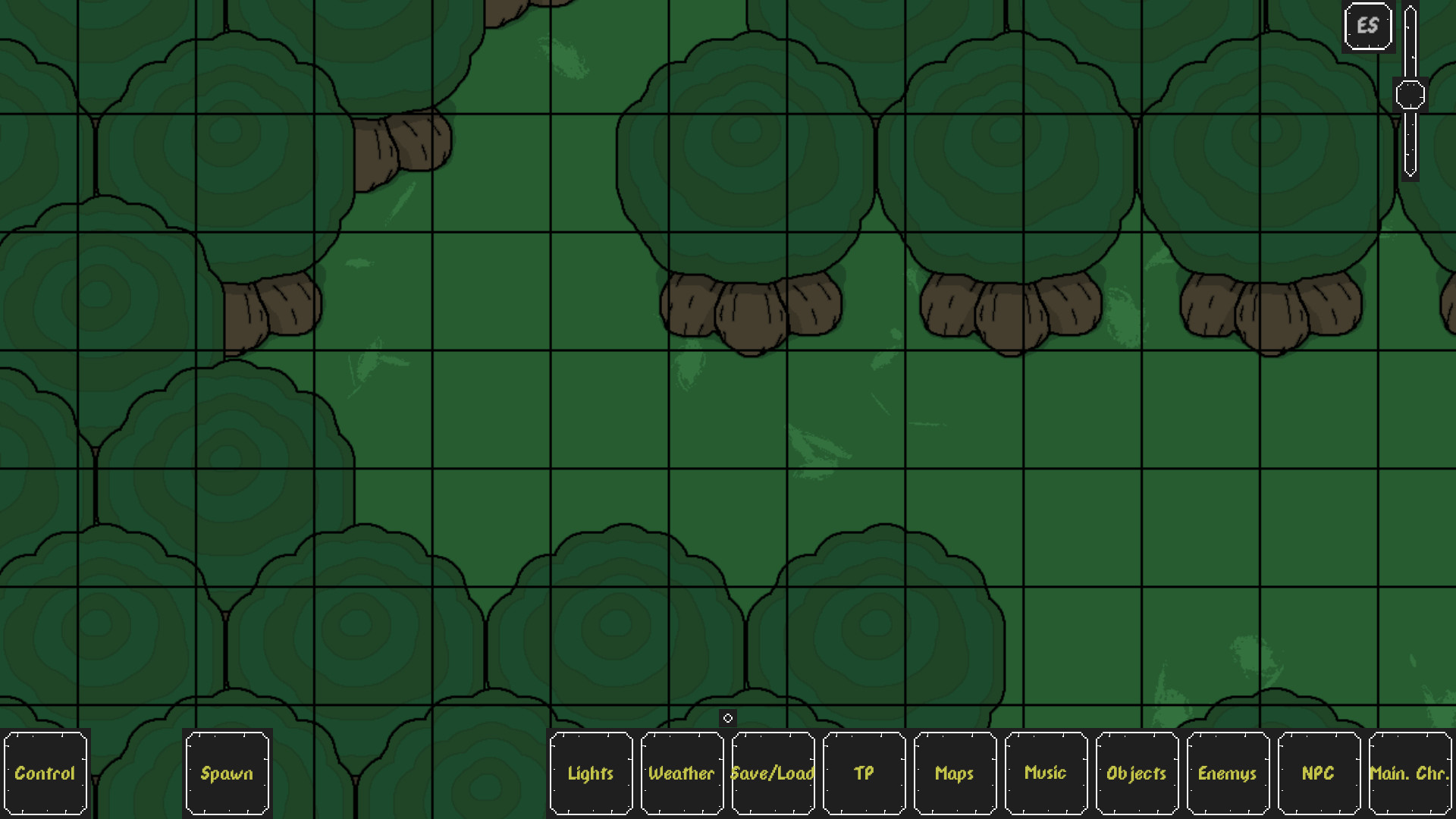Toggle the bottom toolbar with the circle icon
The image size is (1456, 819).
pyautogui.click(x=728, y=717)
